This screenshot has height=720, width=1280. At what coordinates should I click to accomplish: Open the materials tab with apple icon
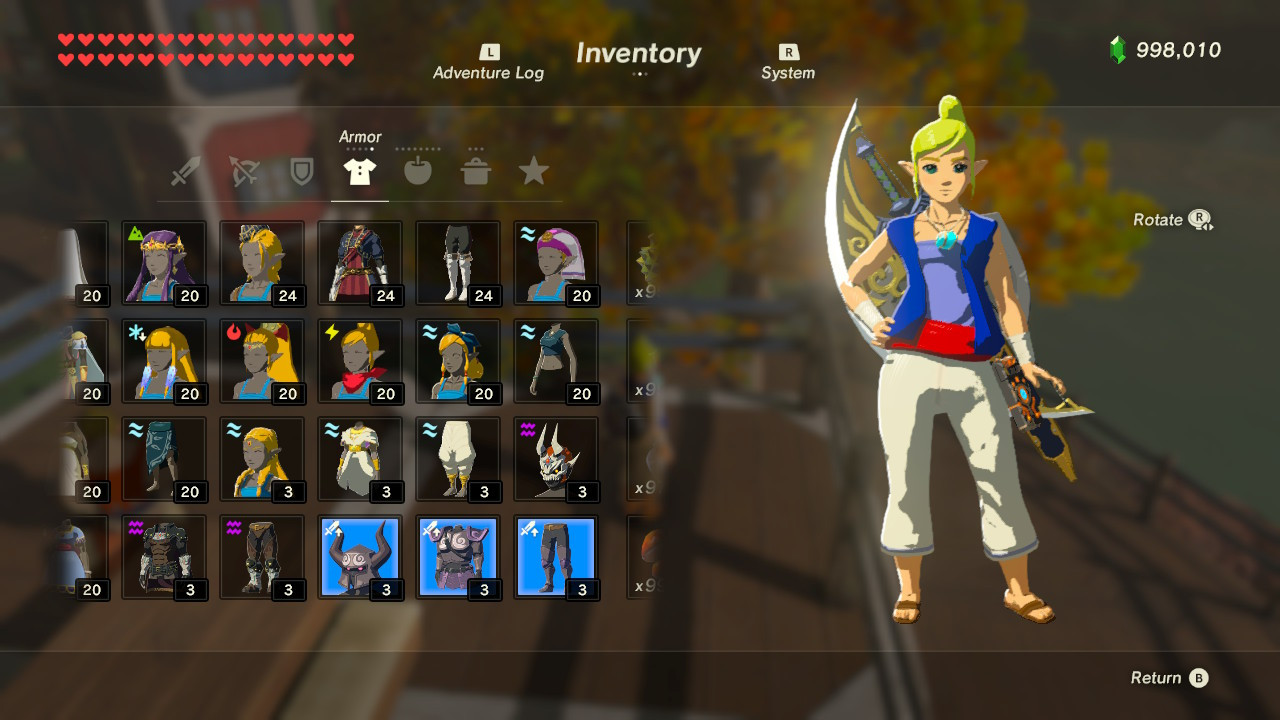click(417, 170)
